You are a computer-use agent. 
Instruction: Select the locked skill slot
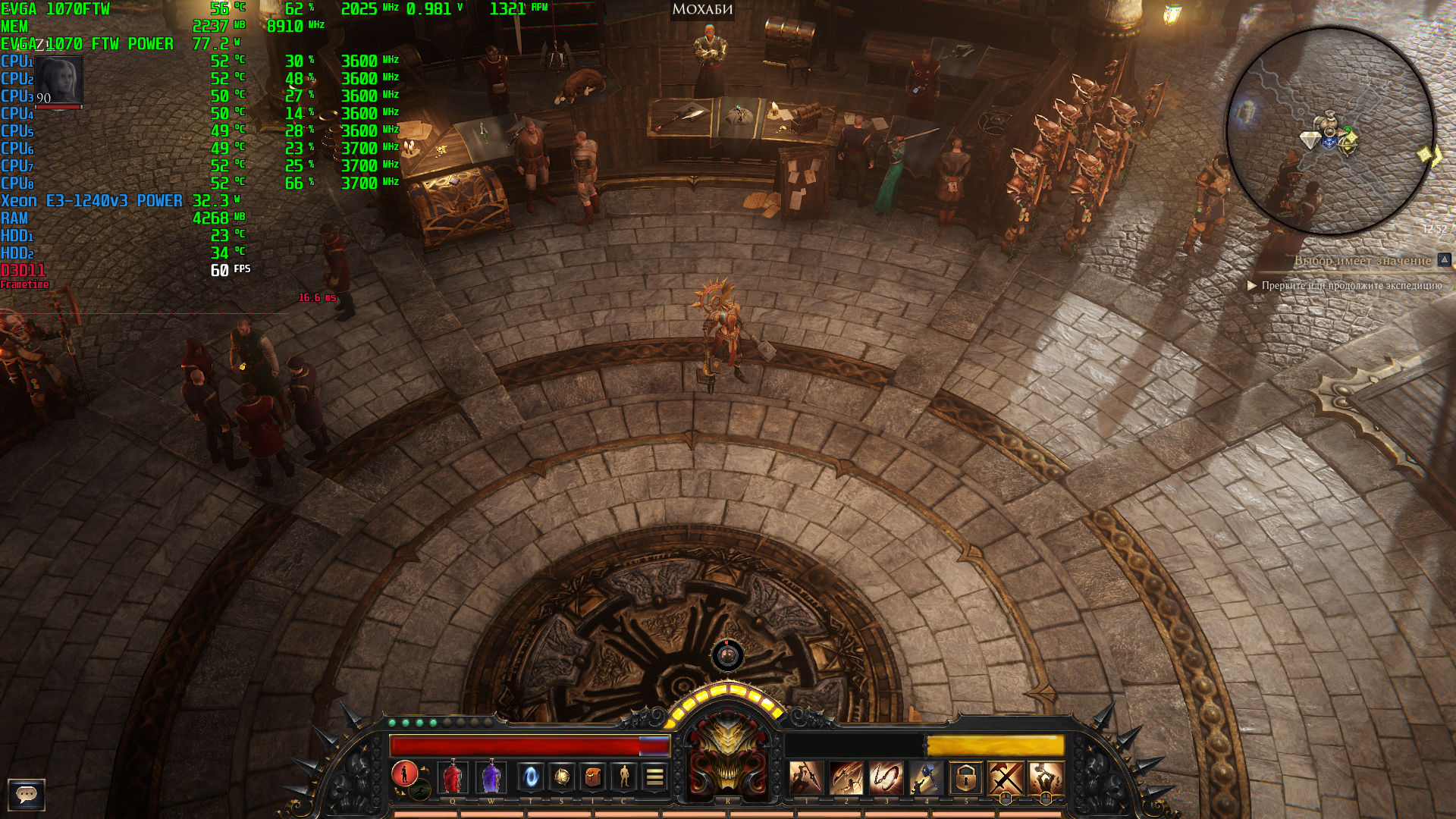pyautogui.click(x=965, y=778)
